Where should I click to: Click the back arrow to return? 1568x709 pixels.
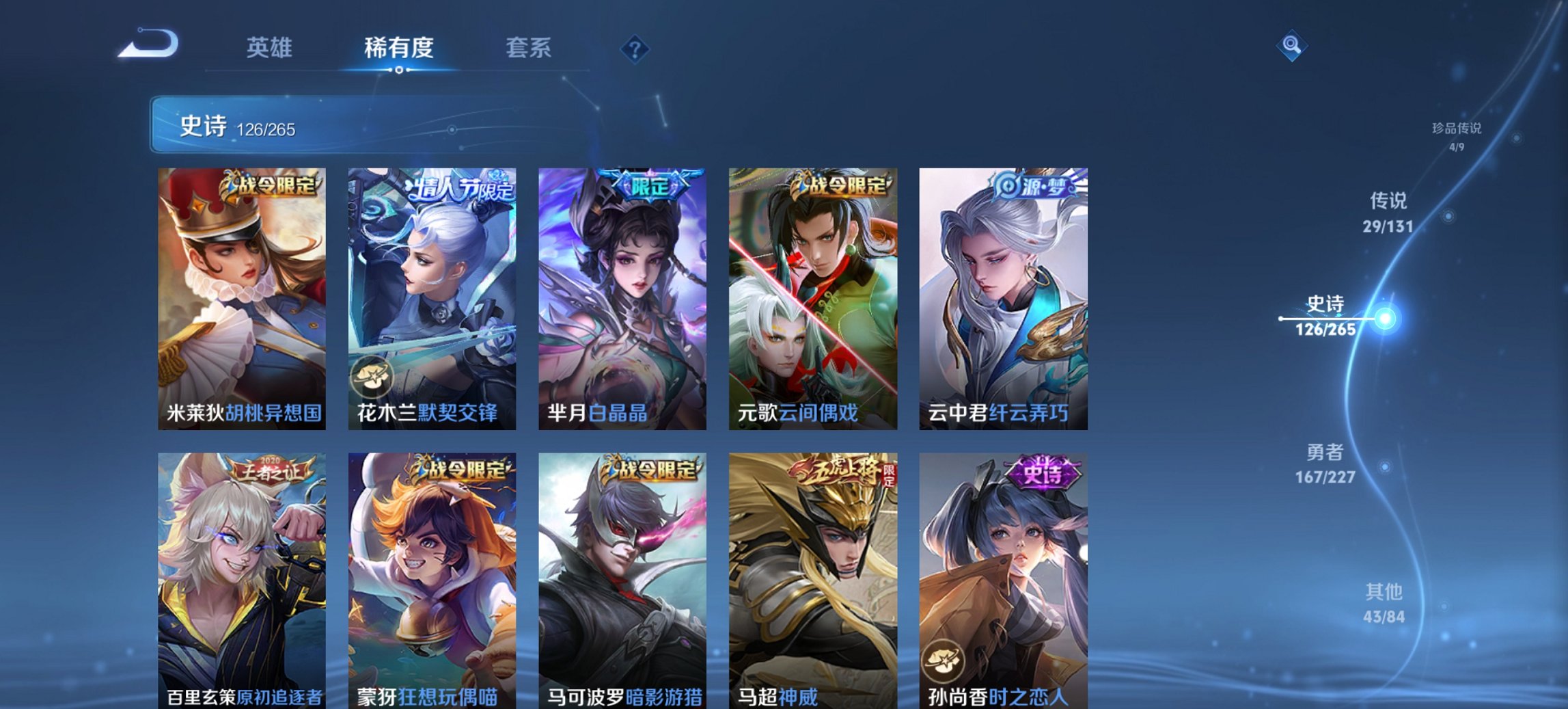click(x=147, y=45)
